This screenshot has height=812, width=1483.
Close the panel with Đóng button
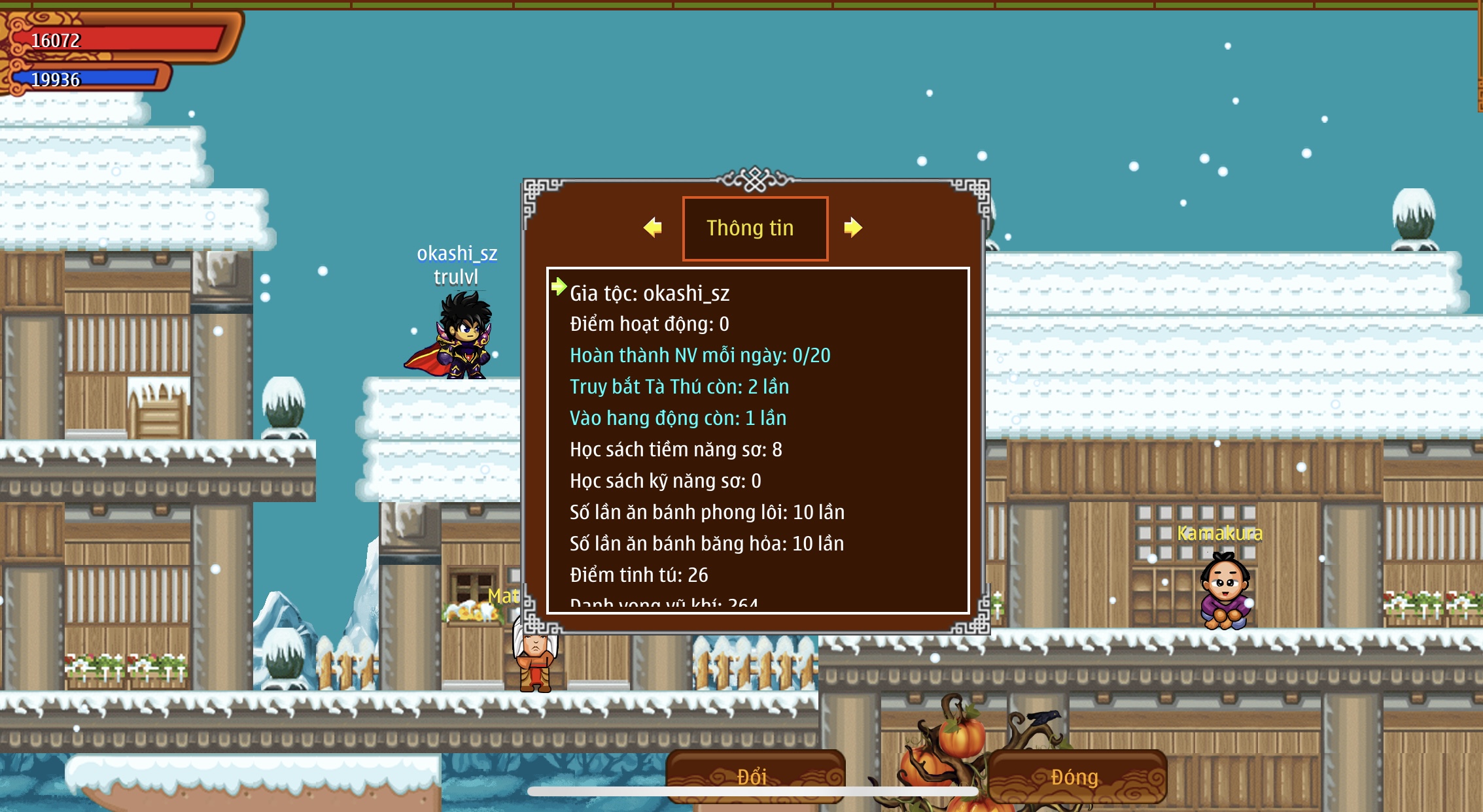1076,776
